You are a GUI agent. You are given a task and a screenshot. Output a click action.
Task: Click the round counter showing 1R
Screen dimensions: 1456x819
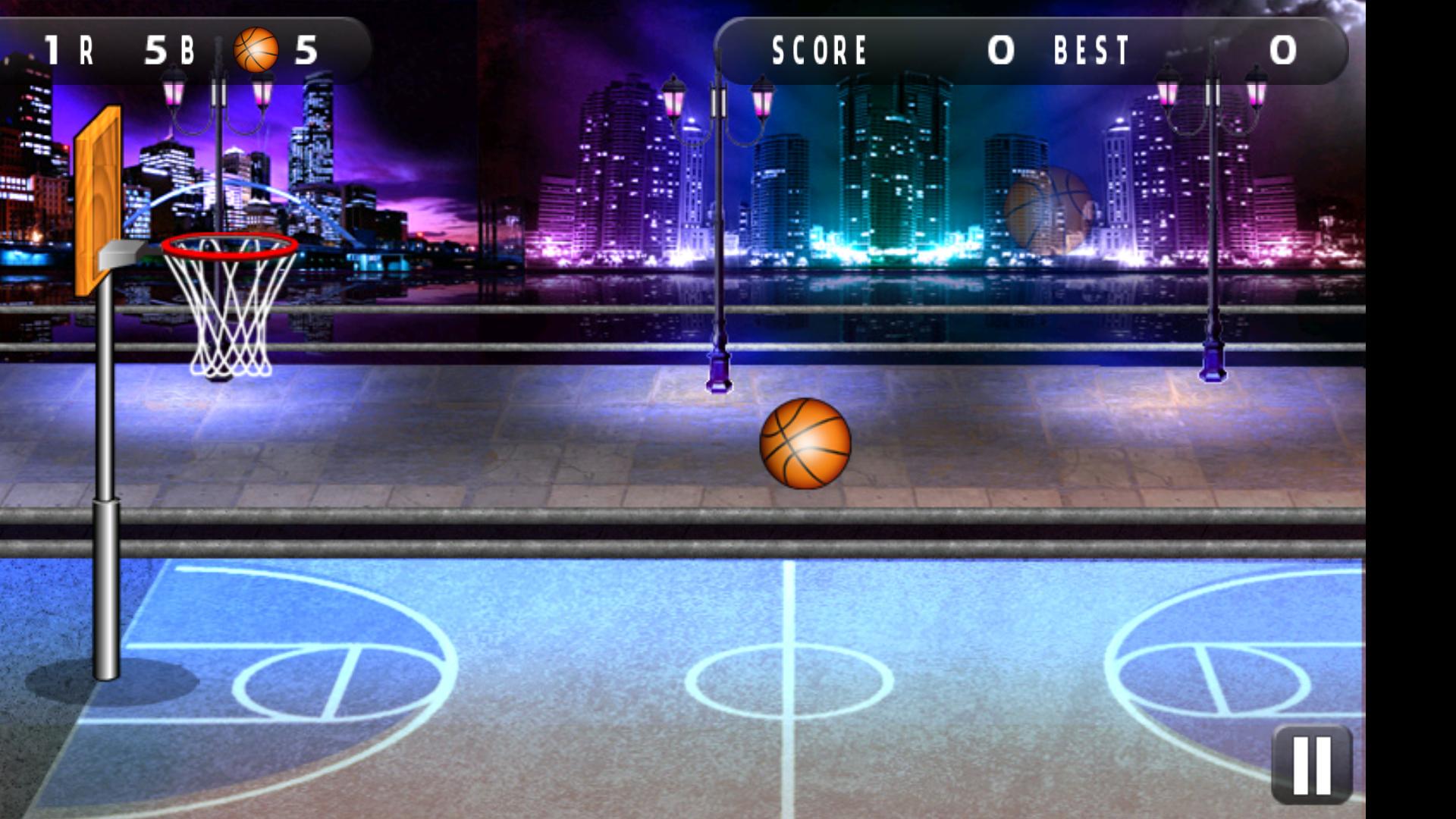click(68, 50)
